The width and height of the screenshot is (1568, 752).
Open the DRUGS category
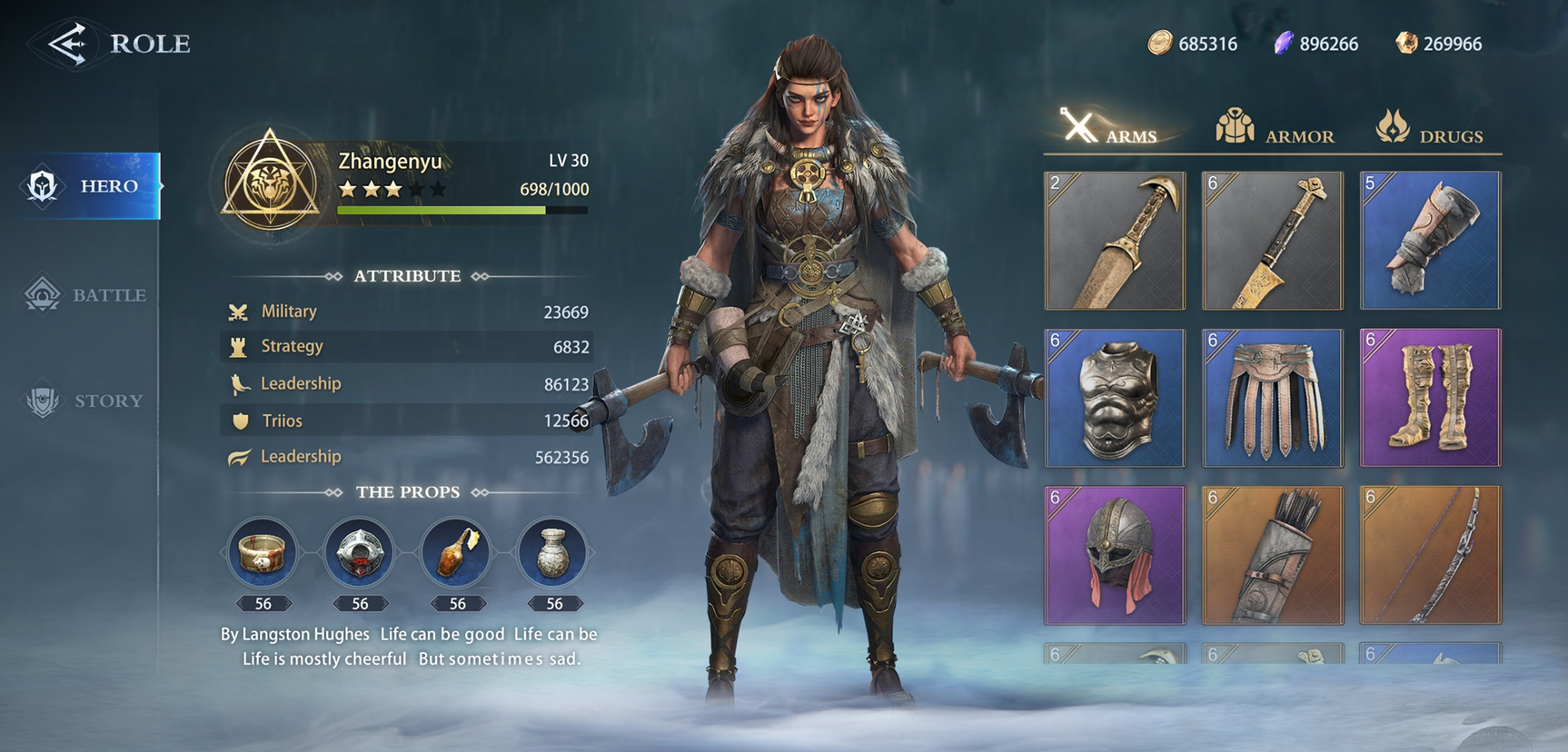tap(1431, 128)
